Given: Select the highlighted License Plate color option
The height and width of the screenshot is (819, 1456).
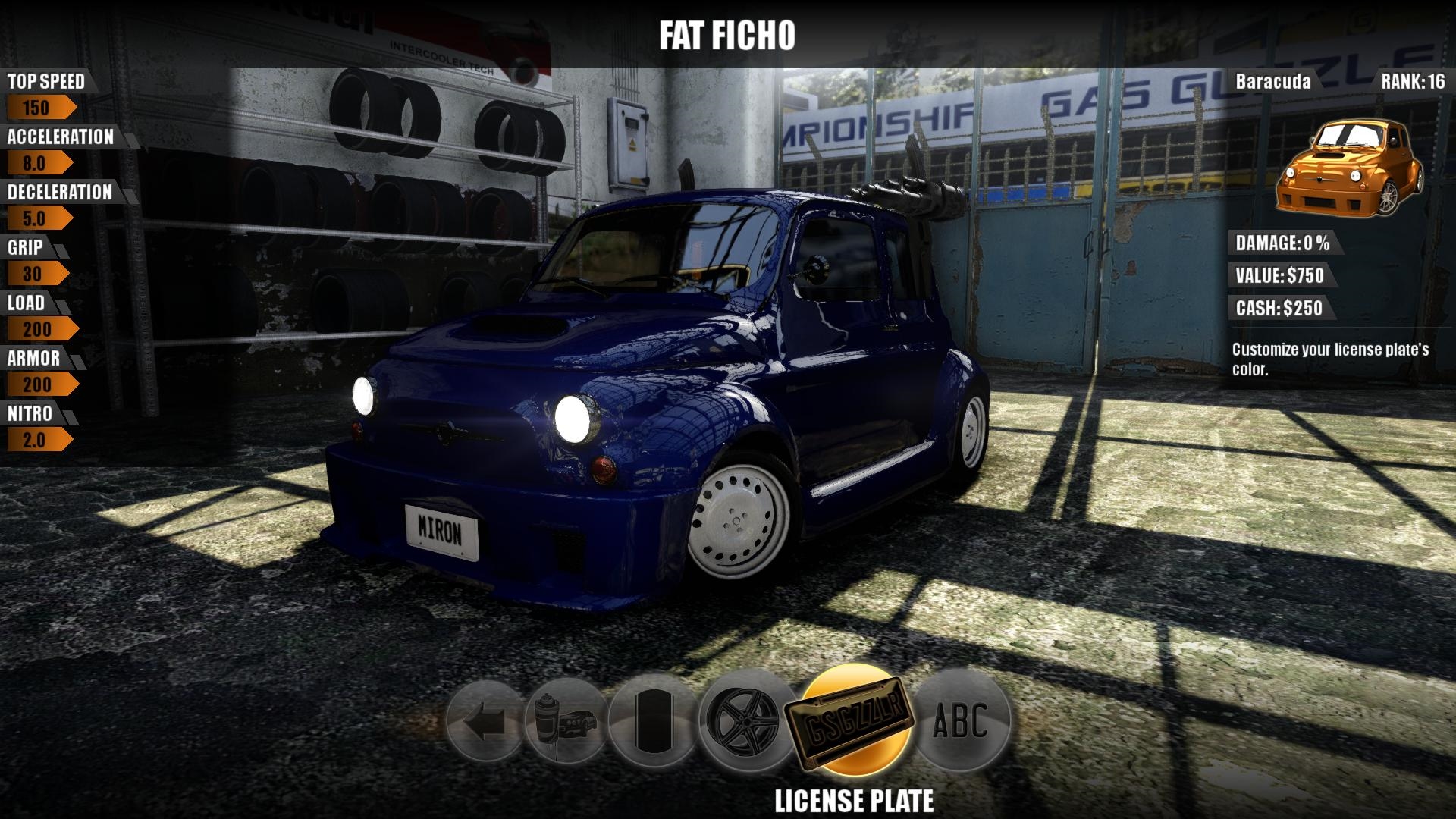Looking at the screenshot, I should pos(854,720).
